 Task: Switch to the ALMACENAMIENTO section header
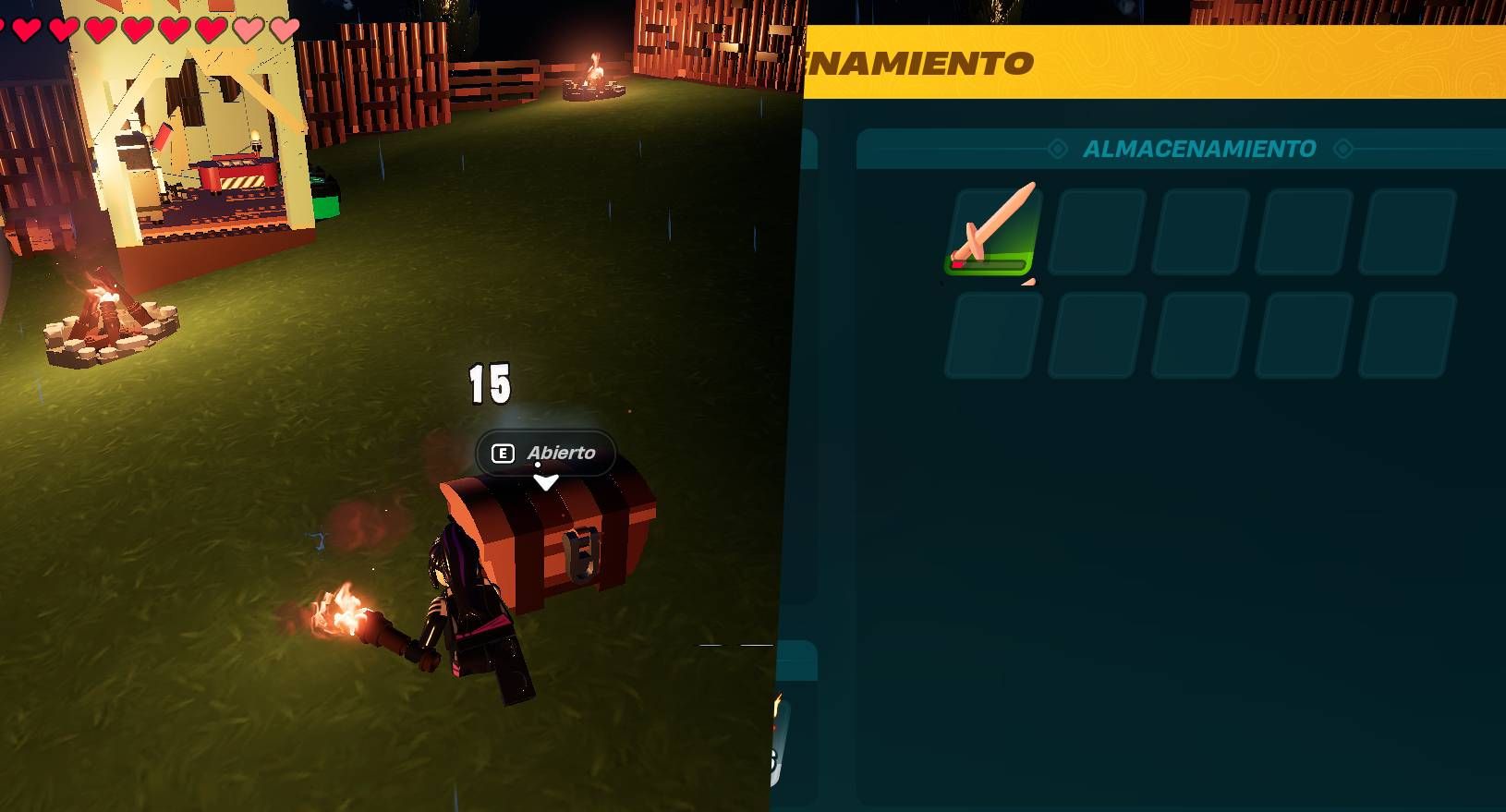coord(1200,149)
